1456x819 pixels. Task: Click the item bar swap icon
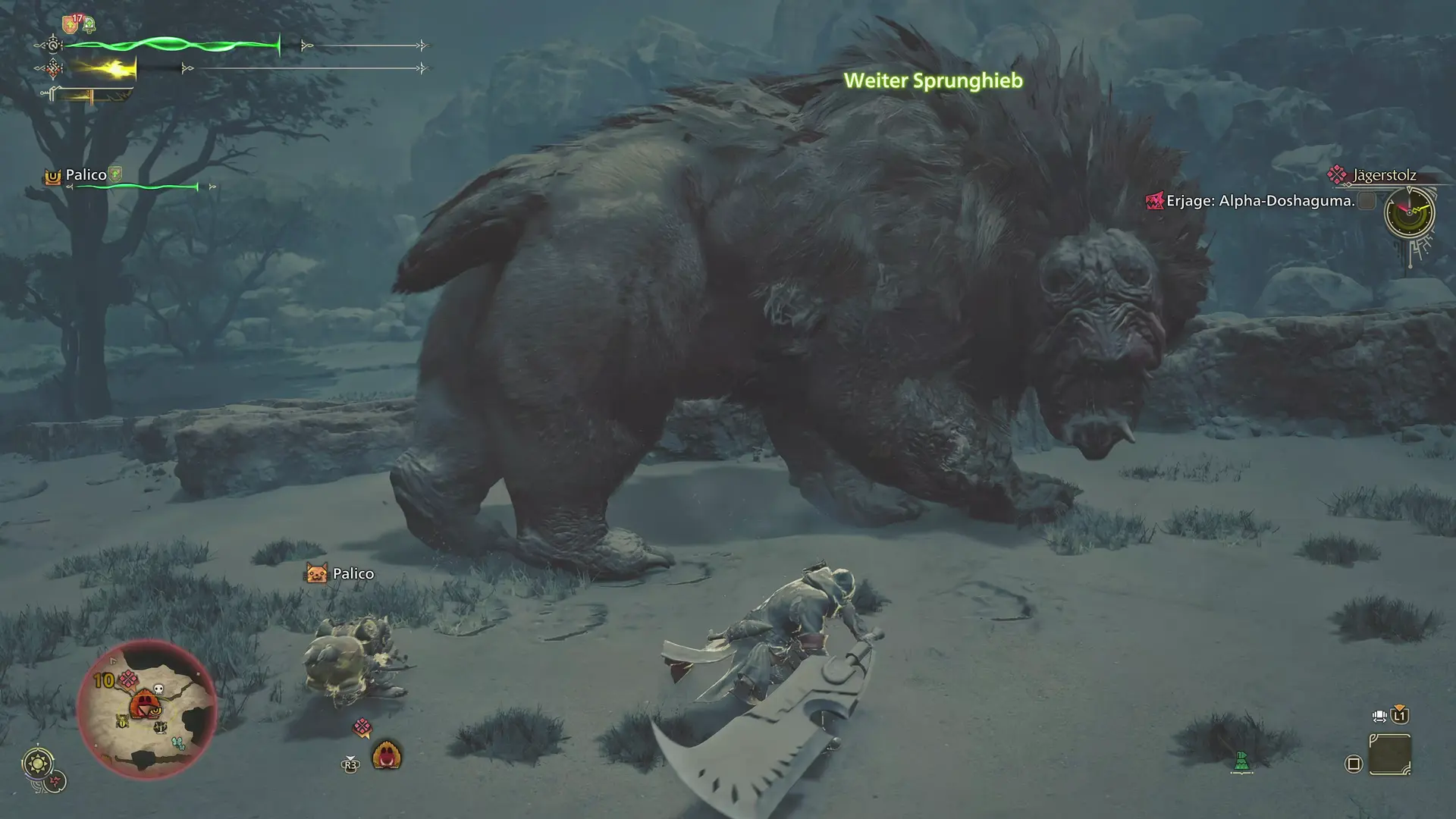[1379, 715]
